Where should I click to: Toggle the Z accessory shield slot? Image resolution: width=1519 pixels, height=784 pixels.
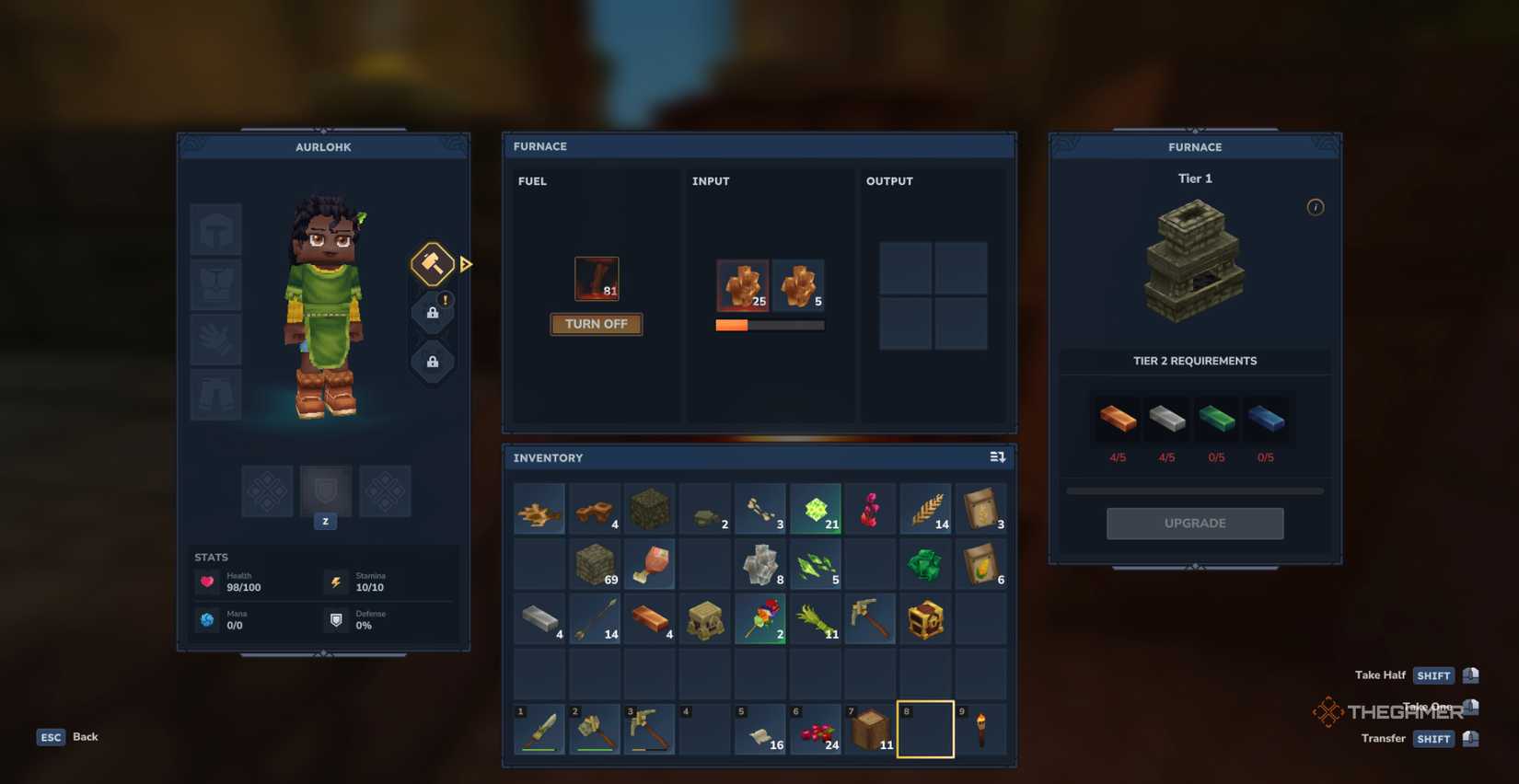click(325, 491)
